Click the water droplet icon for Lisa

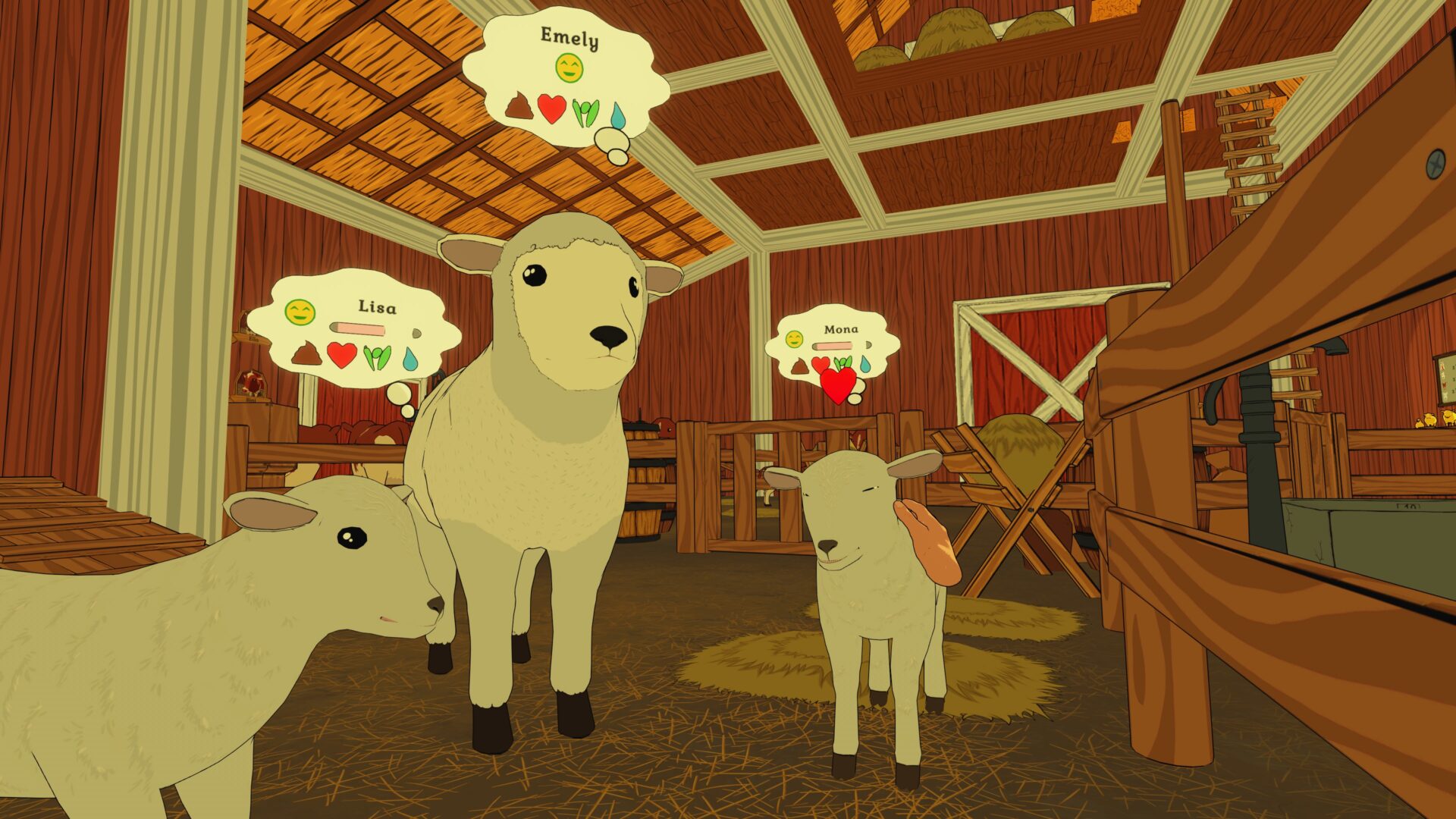coord(410,358)
